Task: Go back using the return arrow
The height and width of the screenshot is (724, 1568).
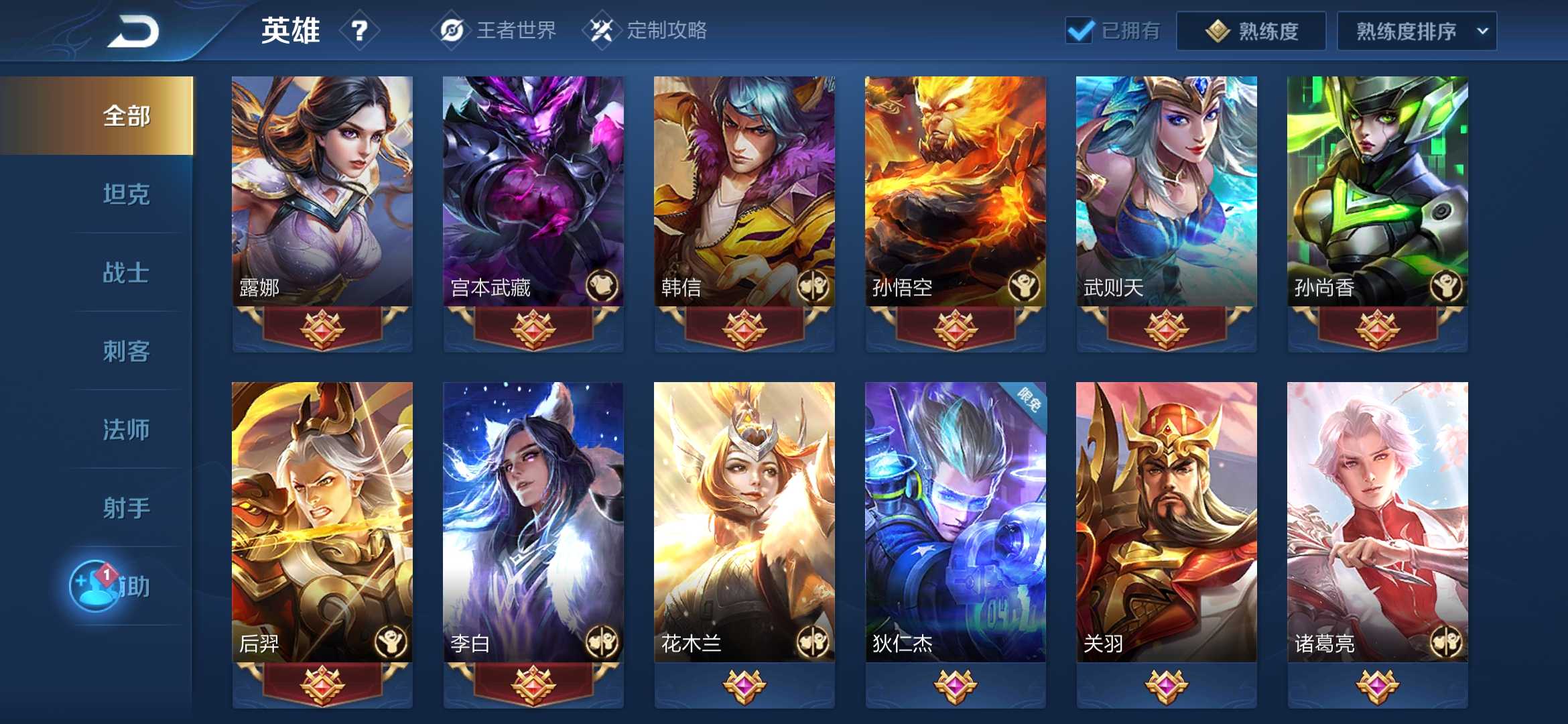Action: tap(133, 31)
